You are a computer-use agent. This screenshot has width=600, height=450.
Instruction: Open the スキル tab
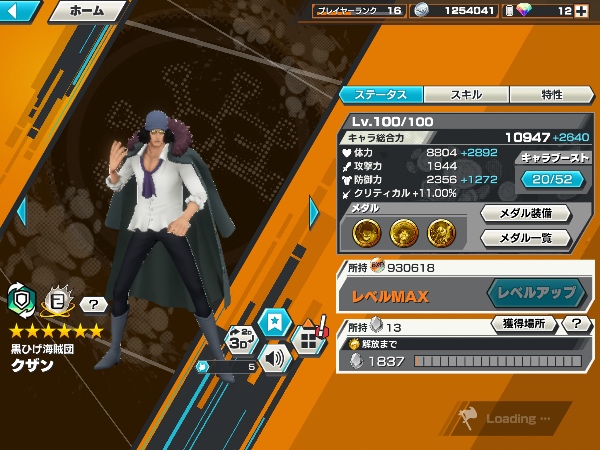coord(466,95)
